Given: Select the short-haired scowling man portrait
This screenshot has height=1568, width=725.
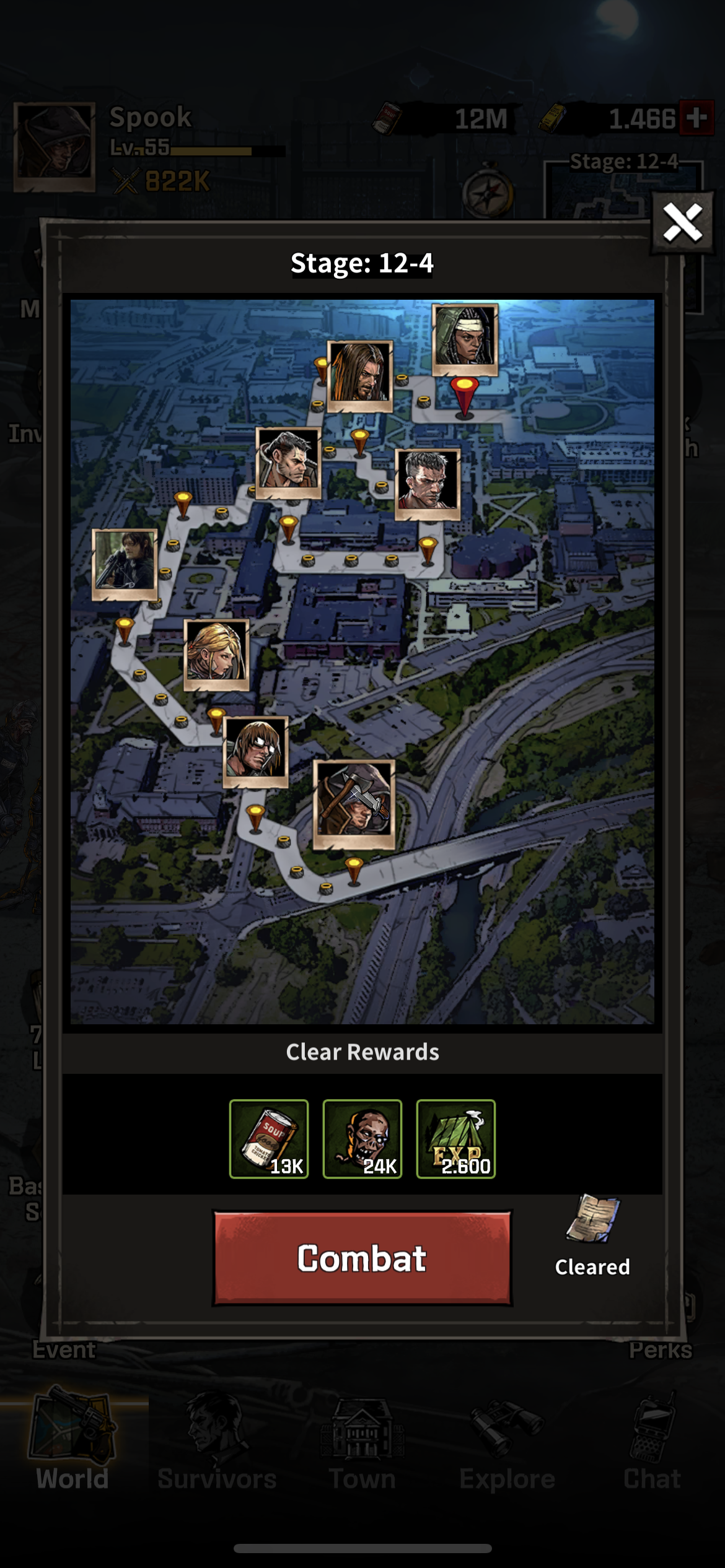Looking at the screenshot, I should pos(428,484).
